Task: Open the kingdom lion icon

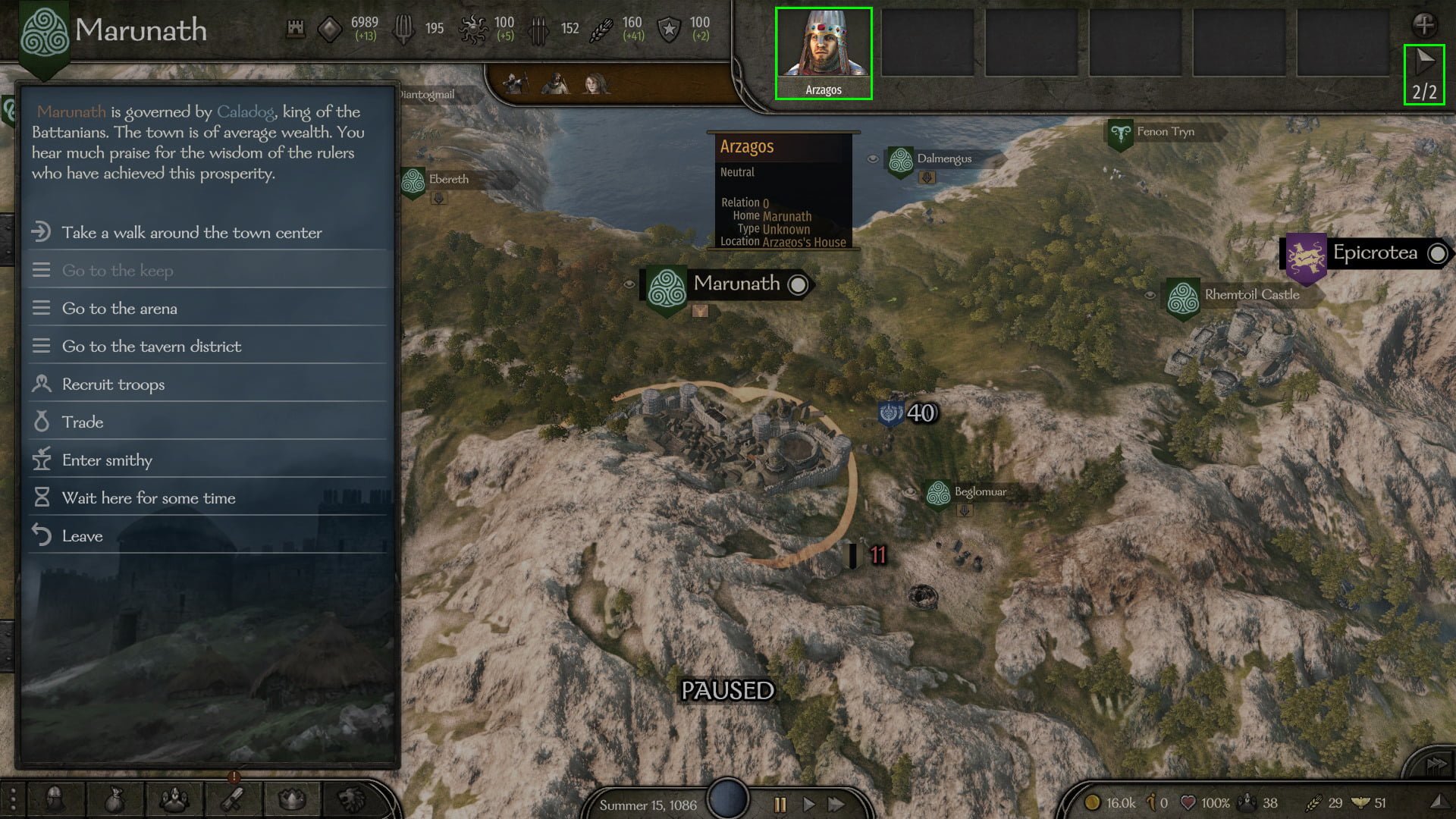Action: [x=353, y=800]
